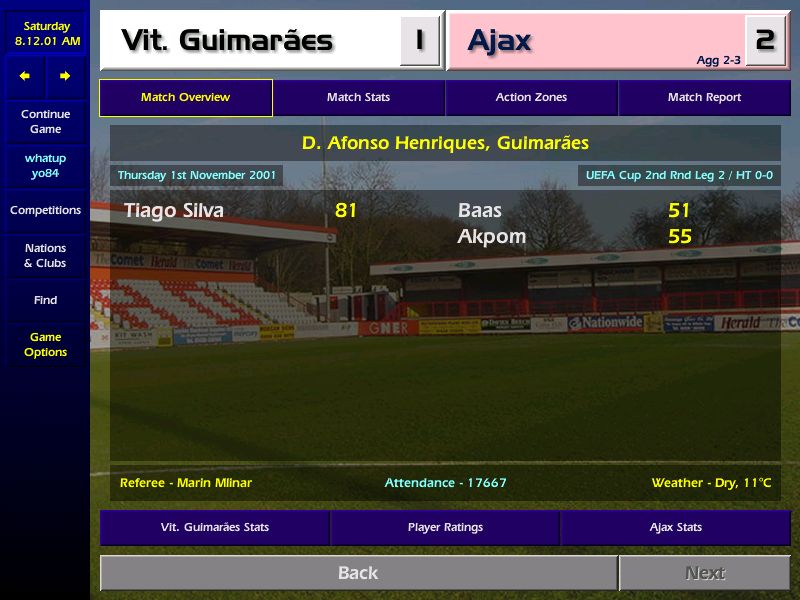Go forward with the right arrow
The height and width of the screenshot is (600, 800).
(x=65, y=76)
